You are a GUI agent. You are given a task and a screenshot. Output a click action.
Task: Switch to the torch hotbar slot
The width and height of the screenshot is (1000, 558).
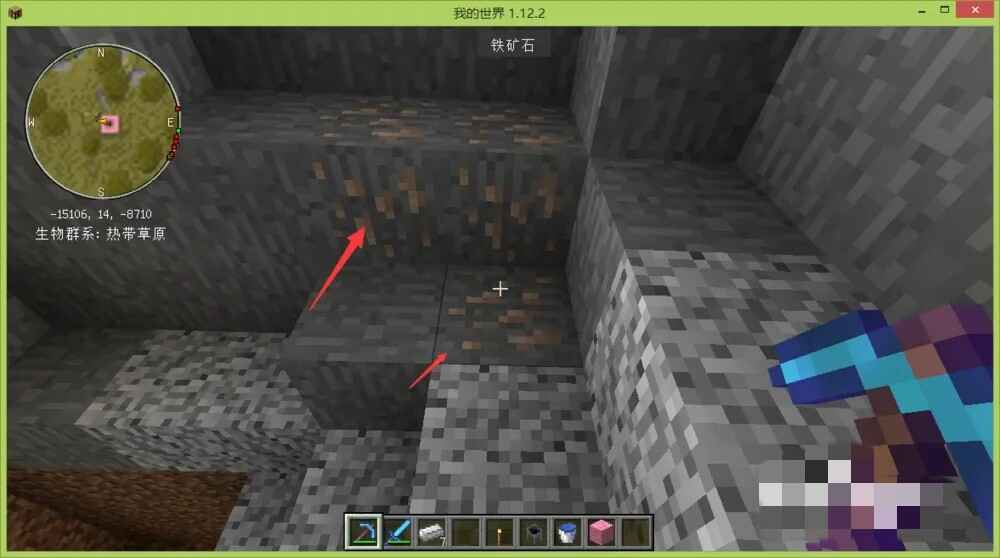coord(499,532)
